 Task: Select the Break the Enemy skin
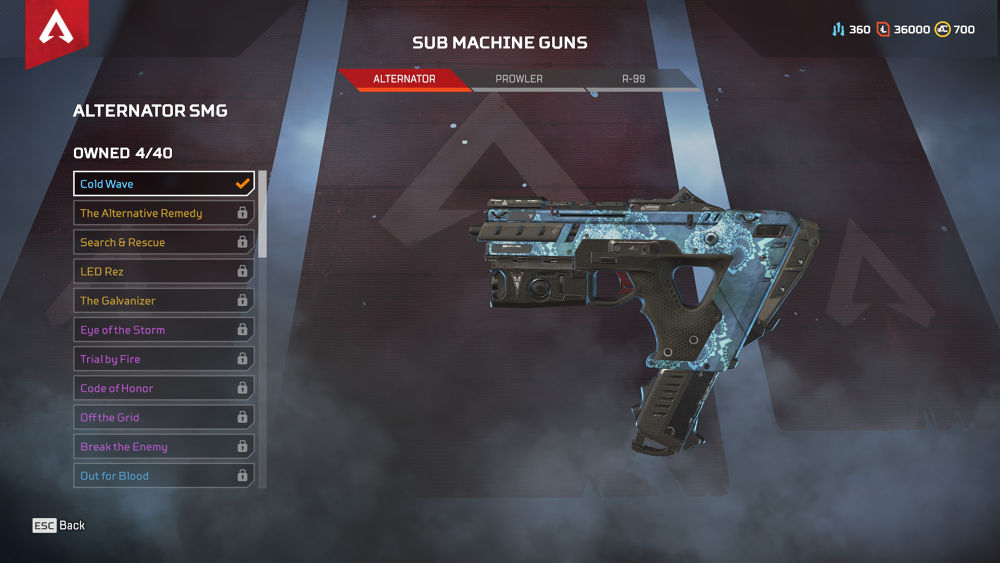click(164, 447)
